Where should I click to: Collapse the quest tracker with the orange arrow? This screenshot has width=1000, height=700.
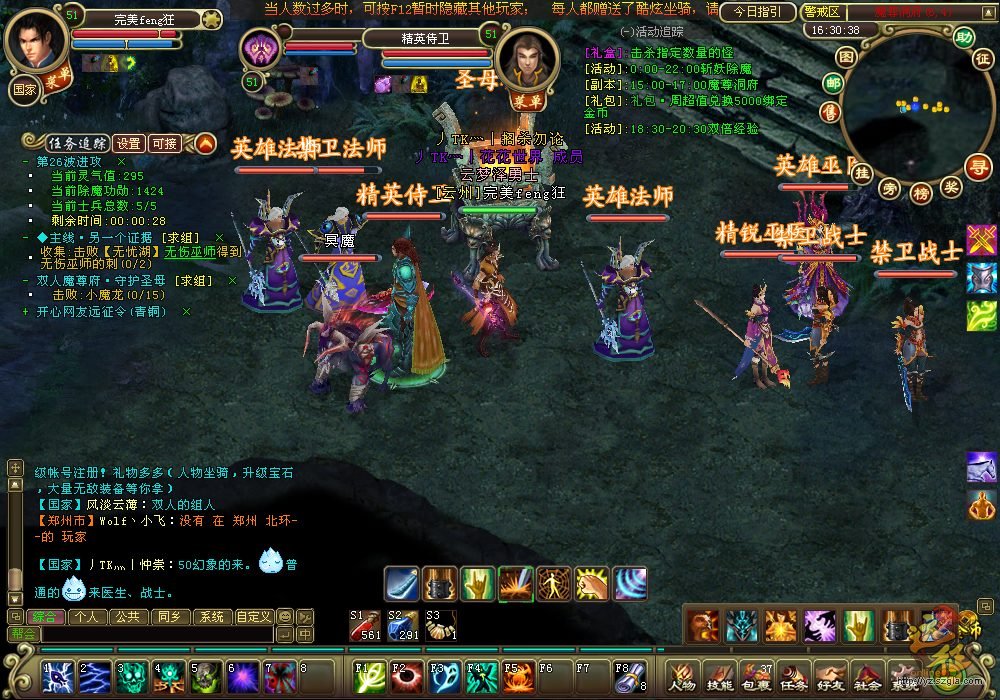(x=205, y=143)
